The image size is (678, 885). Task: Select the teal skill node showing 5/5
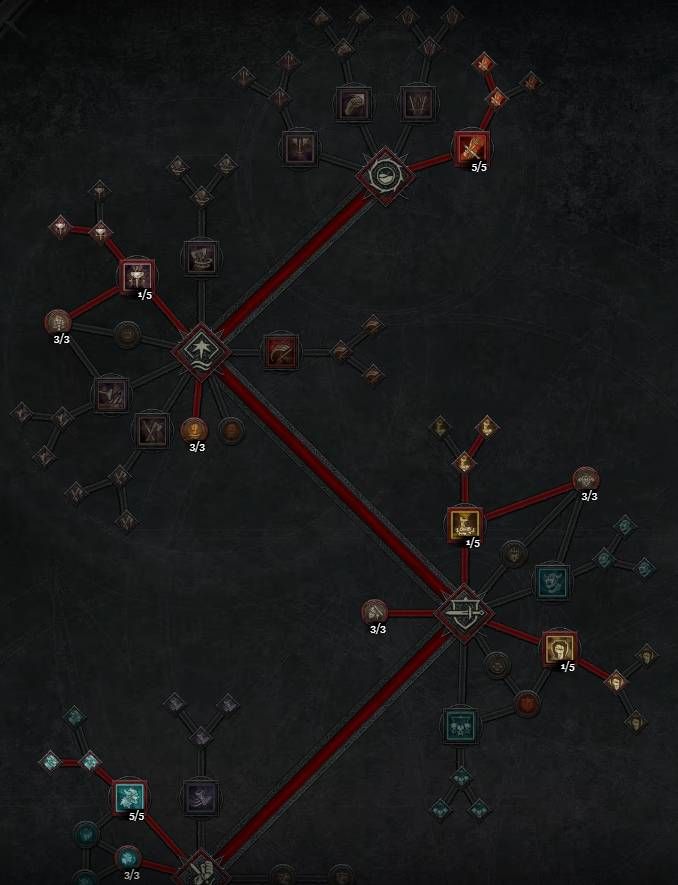129,797
